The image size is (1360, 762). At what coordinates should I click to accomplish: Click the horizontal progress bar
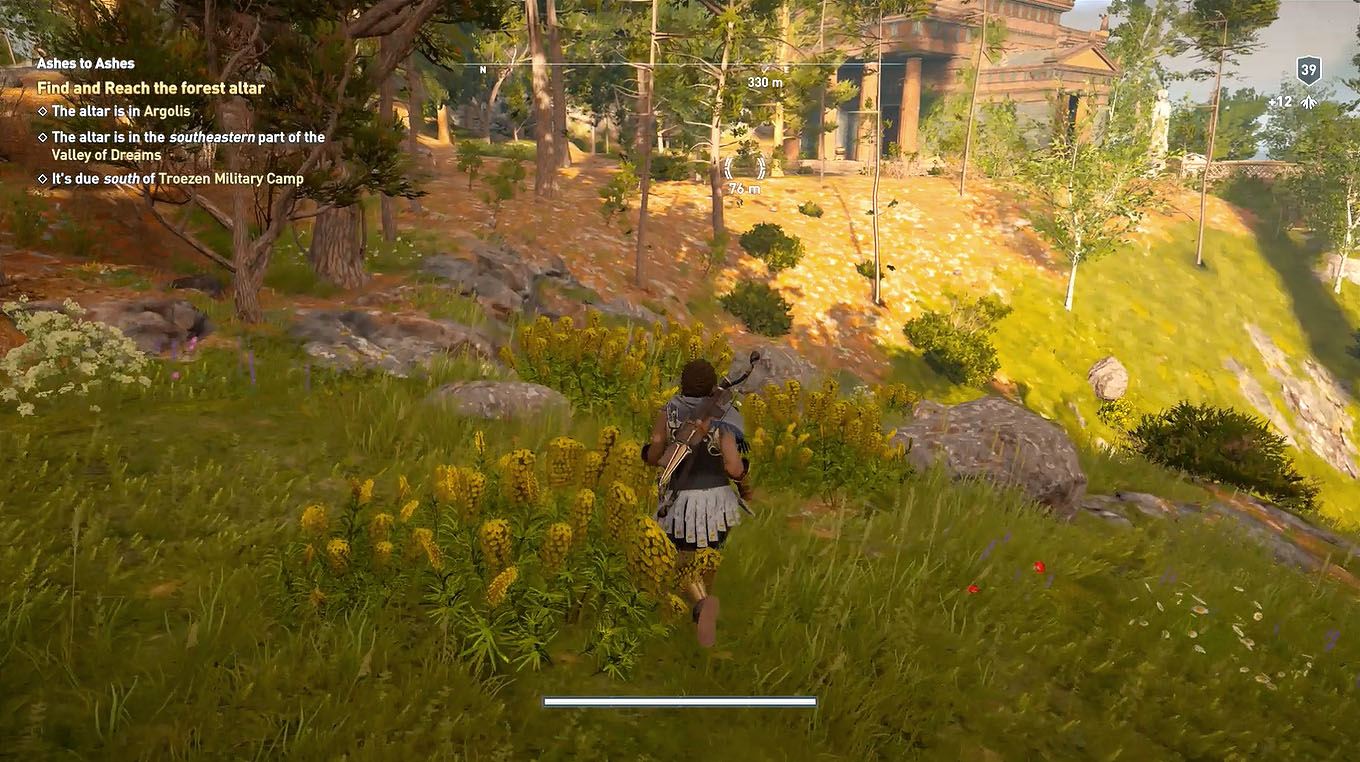point(680,700)
